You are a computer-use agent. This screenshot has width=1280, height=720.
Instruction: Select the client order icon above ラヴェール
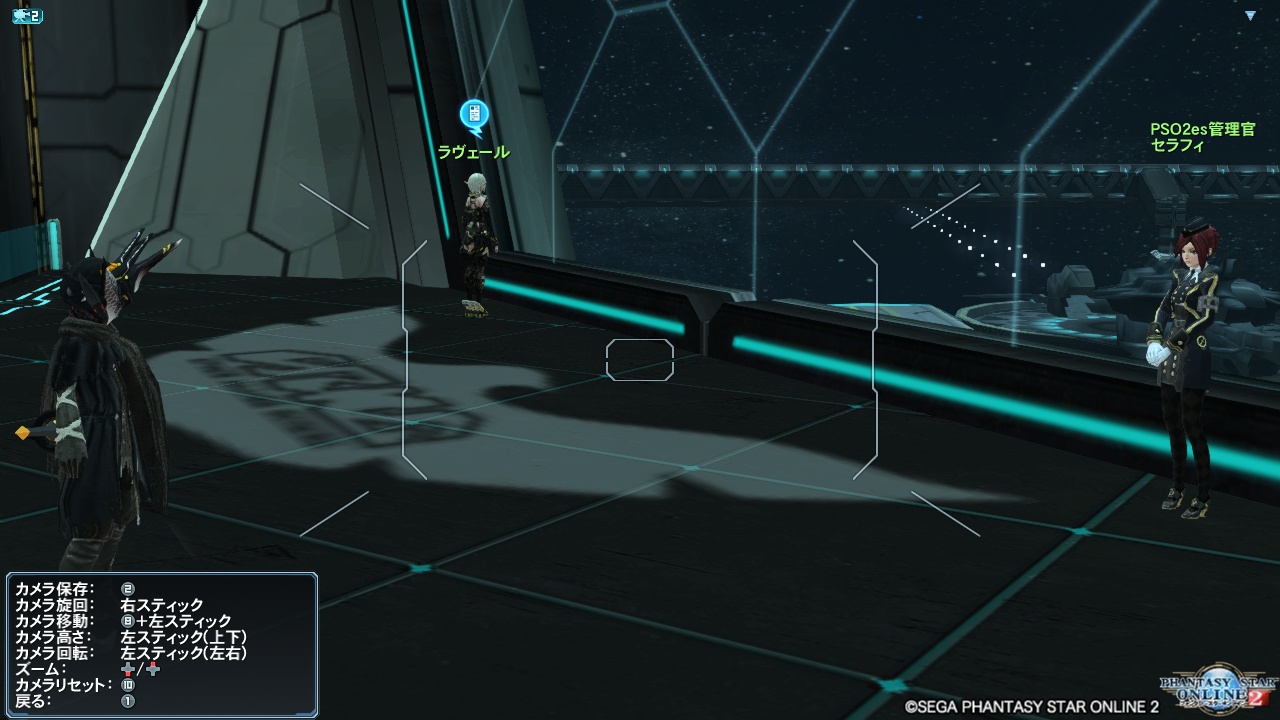[x=474, y=115]
